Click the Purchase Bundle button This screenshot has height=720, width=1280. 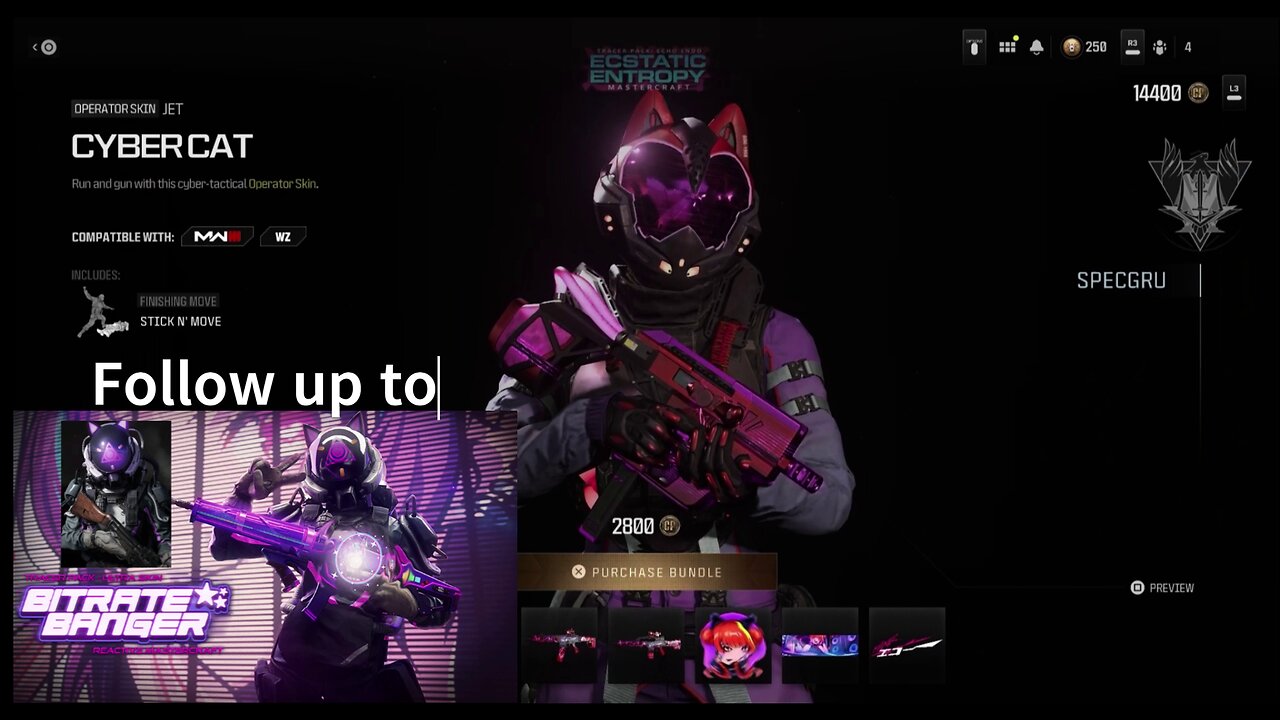(x=648, y=572)
